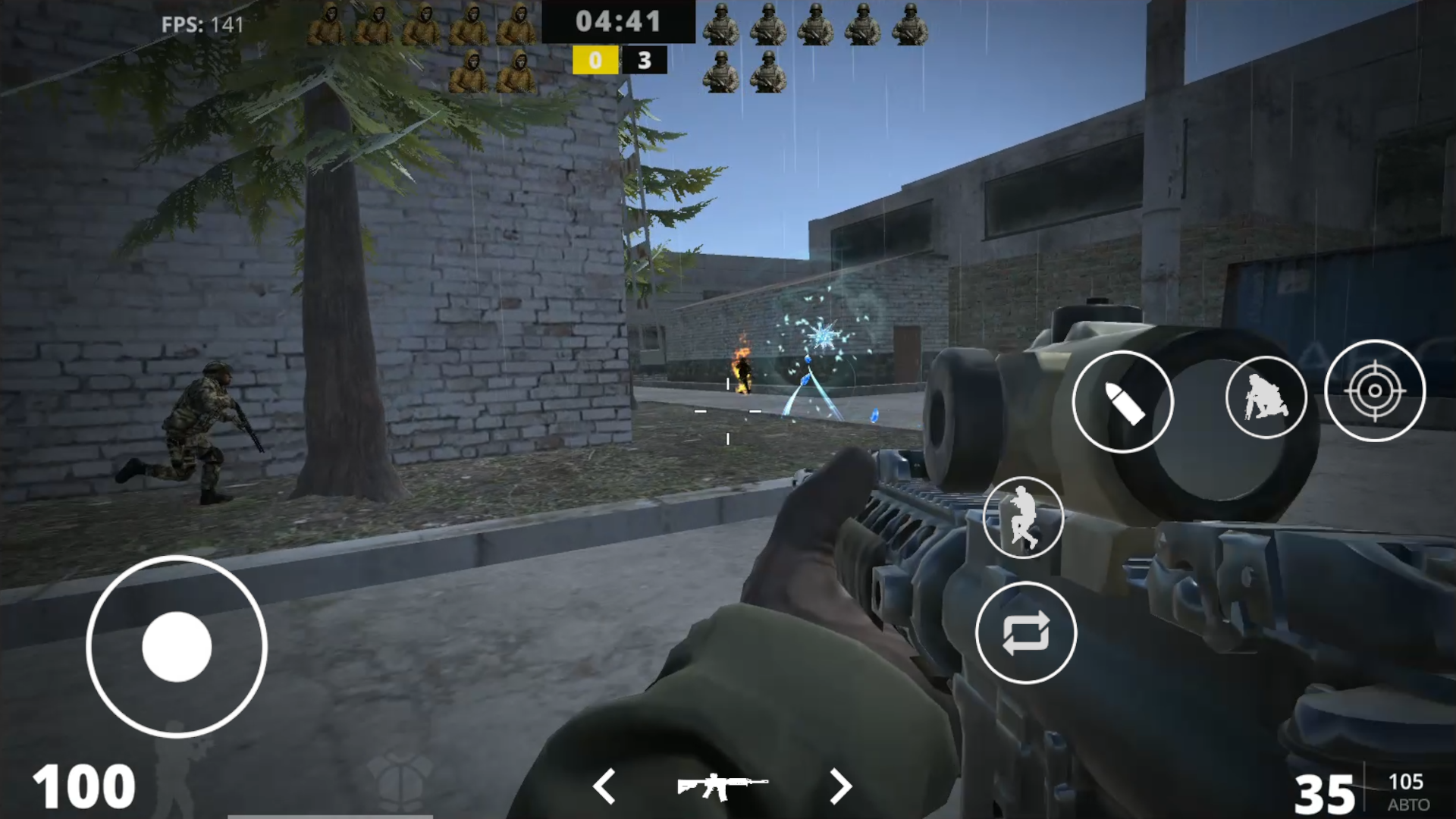
Task: Click the black score showing 3
Action: coord(645,61)
